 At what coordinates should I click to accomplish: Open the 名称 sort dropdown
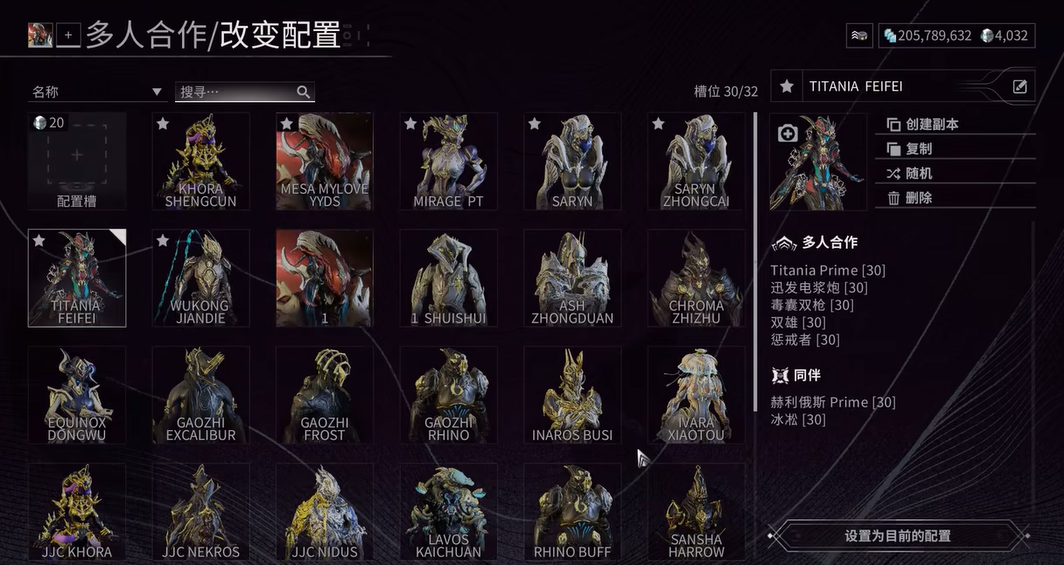point(97,92)
